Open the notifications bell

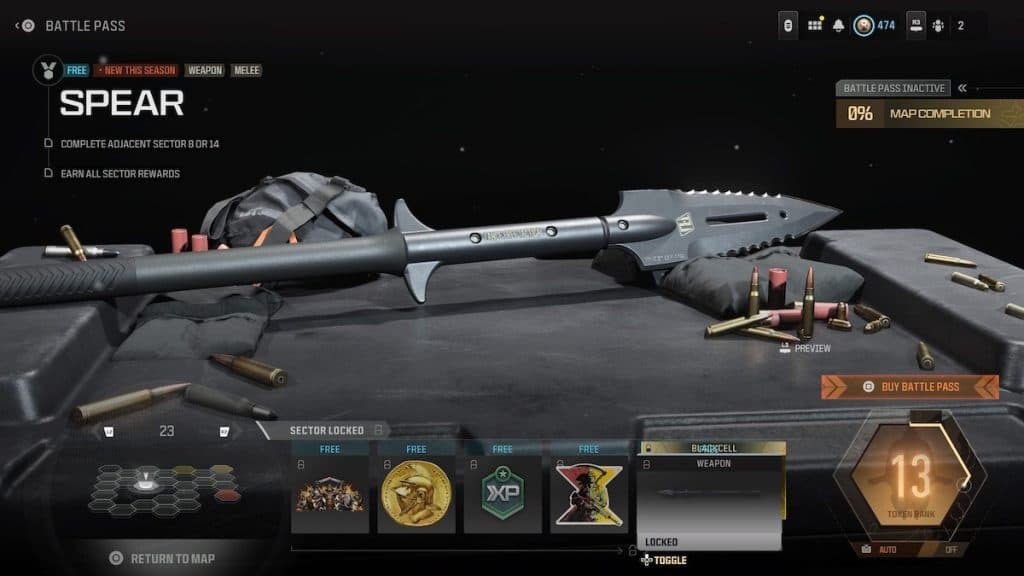[839, 25]
